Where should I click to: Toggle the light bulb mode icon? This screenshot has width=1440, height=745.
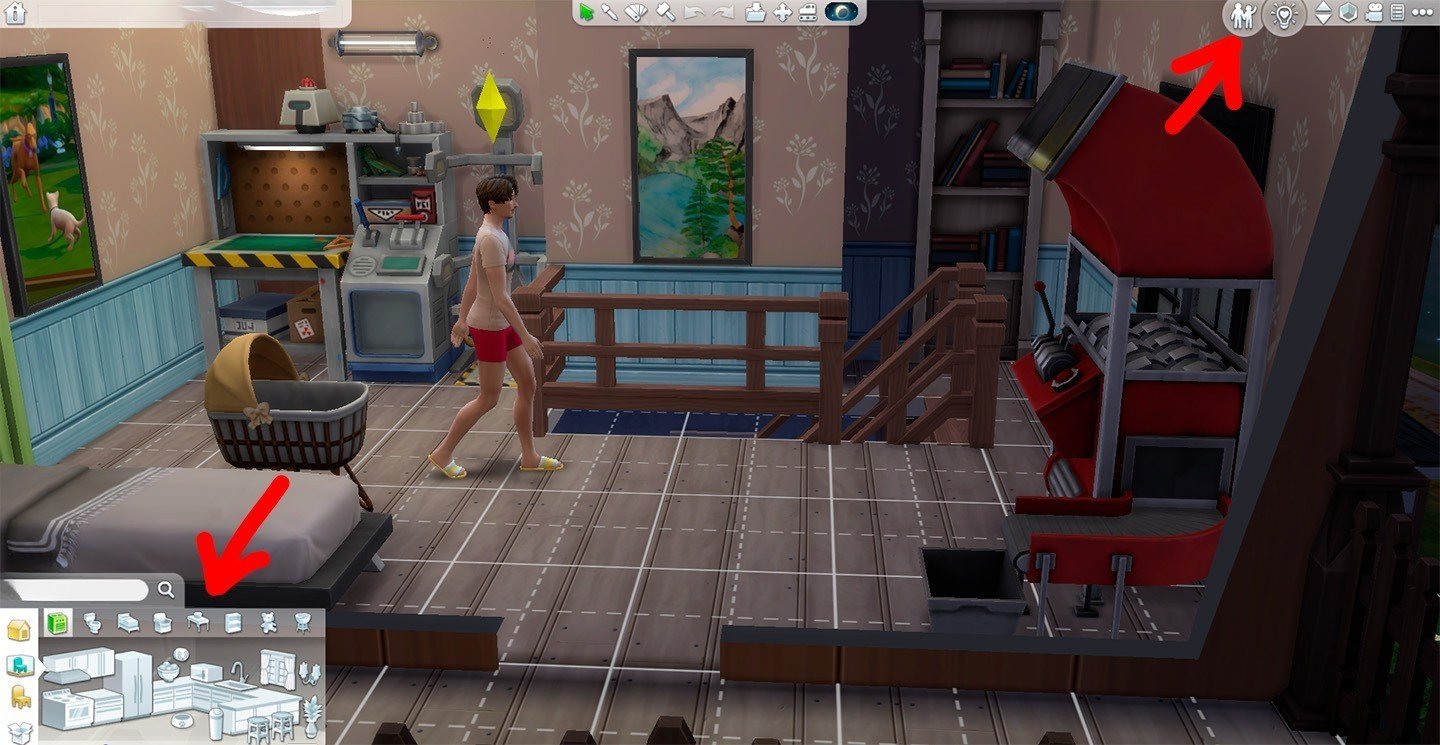click(x=1284, y=14)
